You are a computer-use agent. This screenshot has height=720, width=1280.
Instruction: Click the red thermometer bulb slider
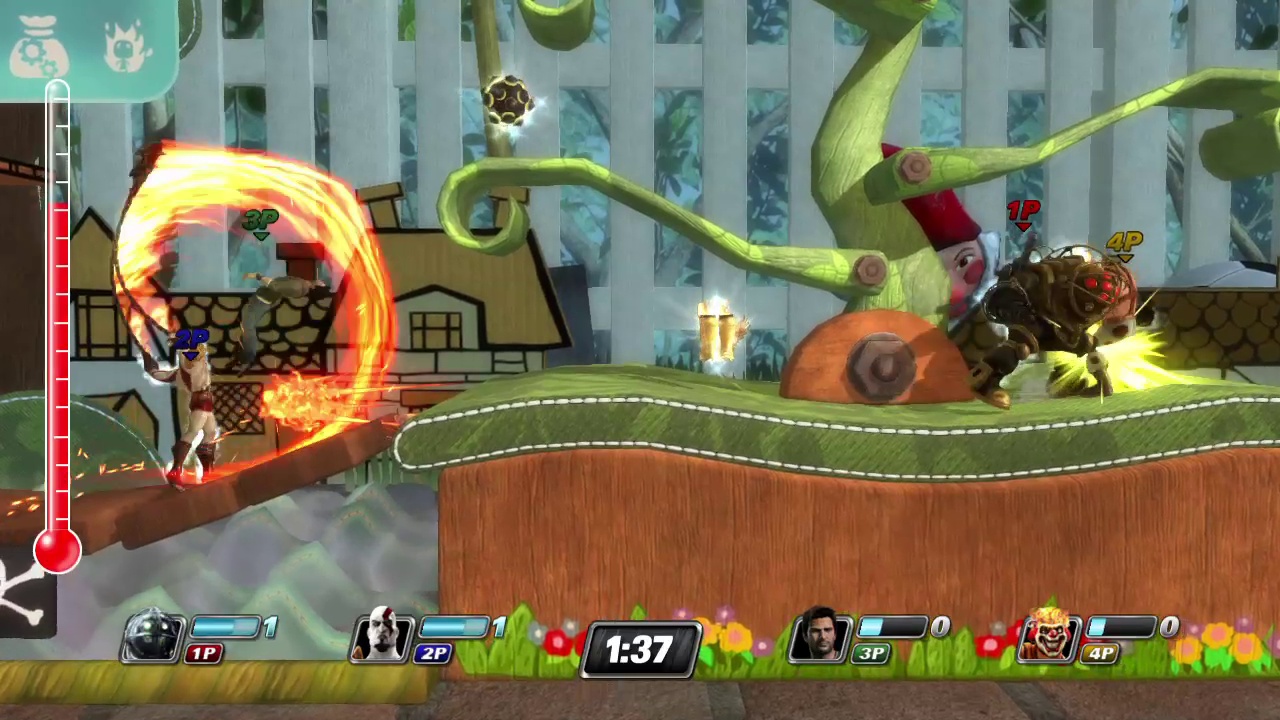57,548
